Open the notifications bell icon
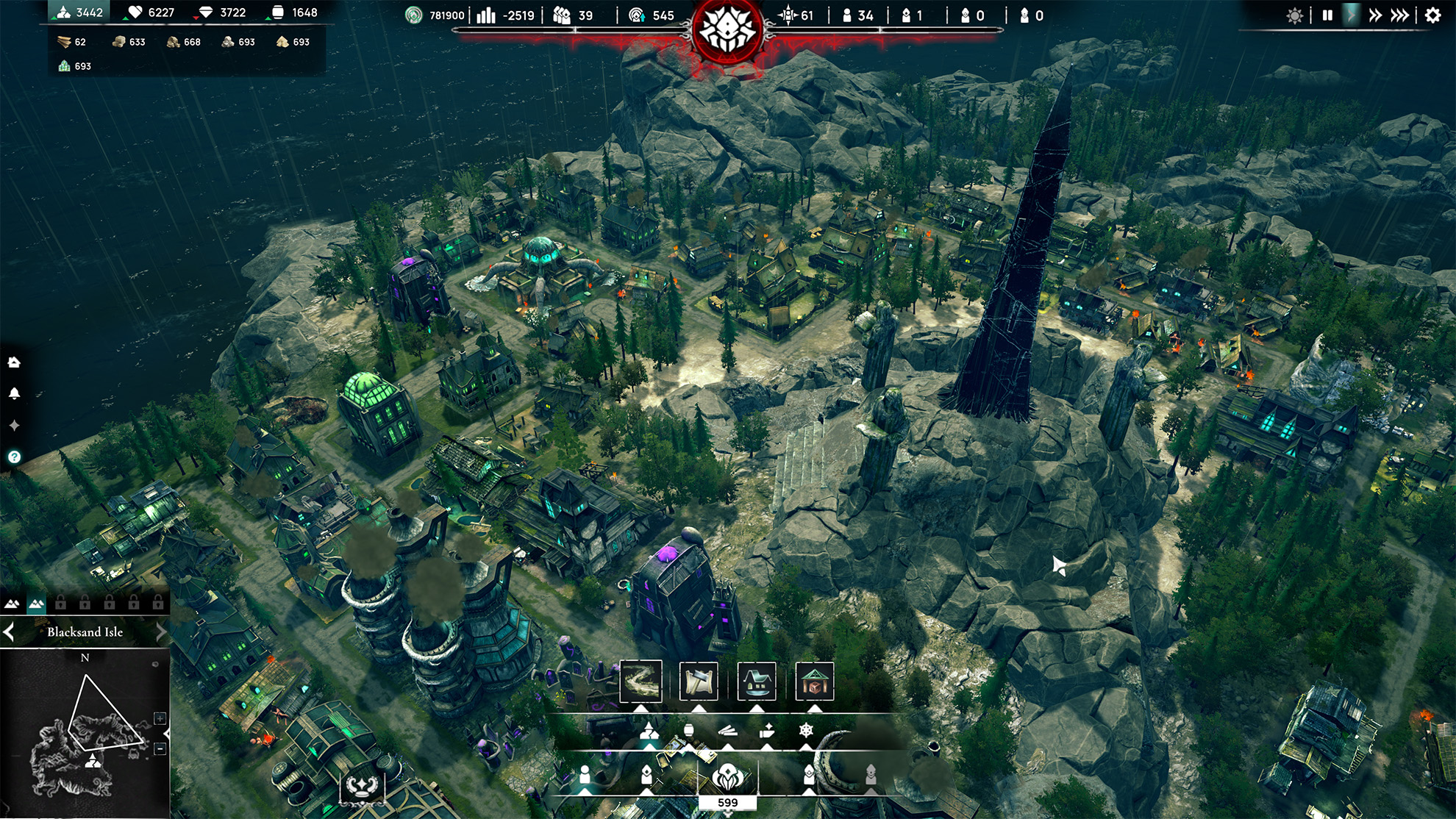 pos(14,393)
